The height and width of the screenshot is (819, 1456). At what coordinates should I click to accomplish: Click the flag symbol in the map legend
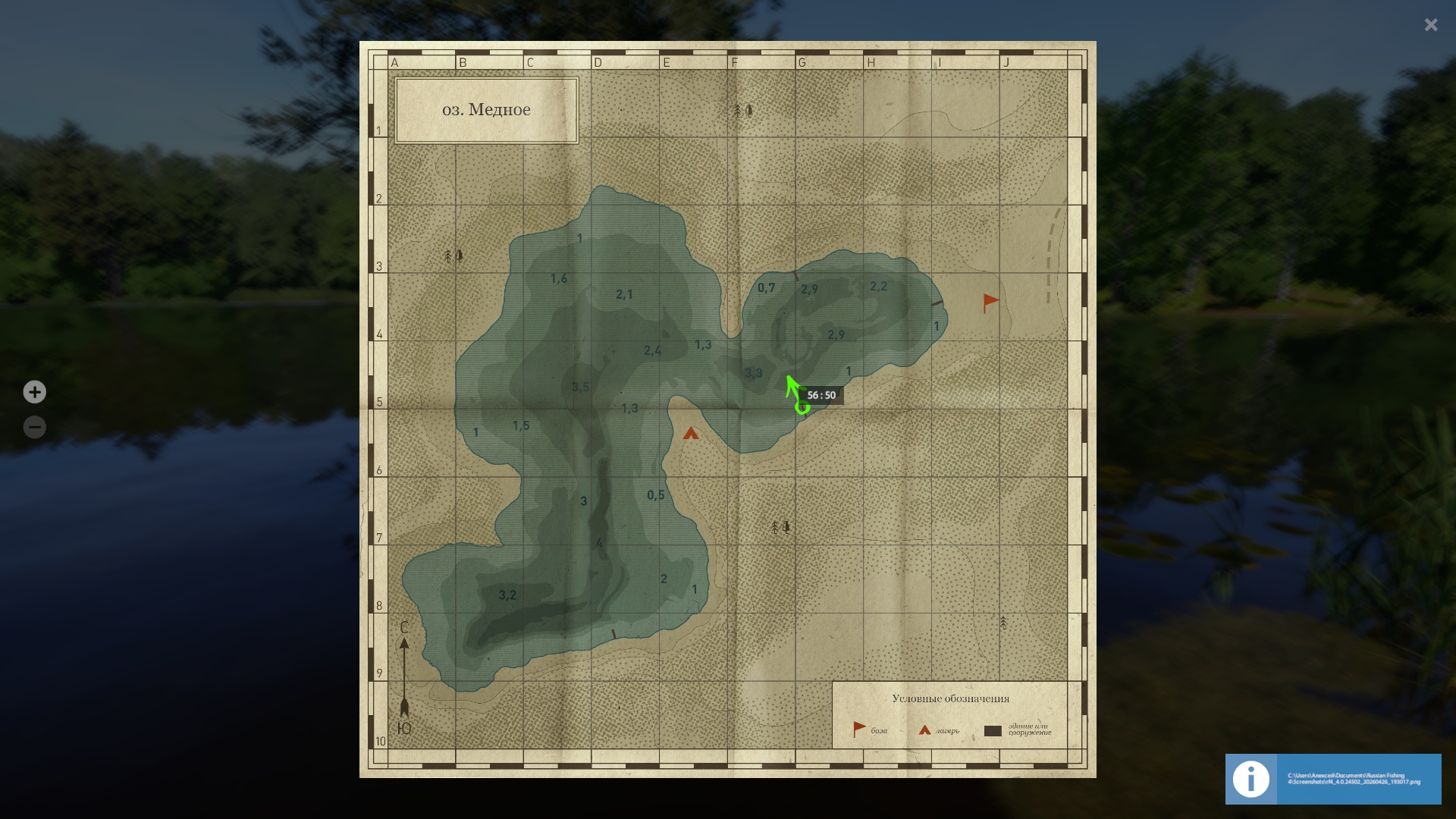[858, 727]
